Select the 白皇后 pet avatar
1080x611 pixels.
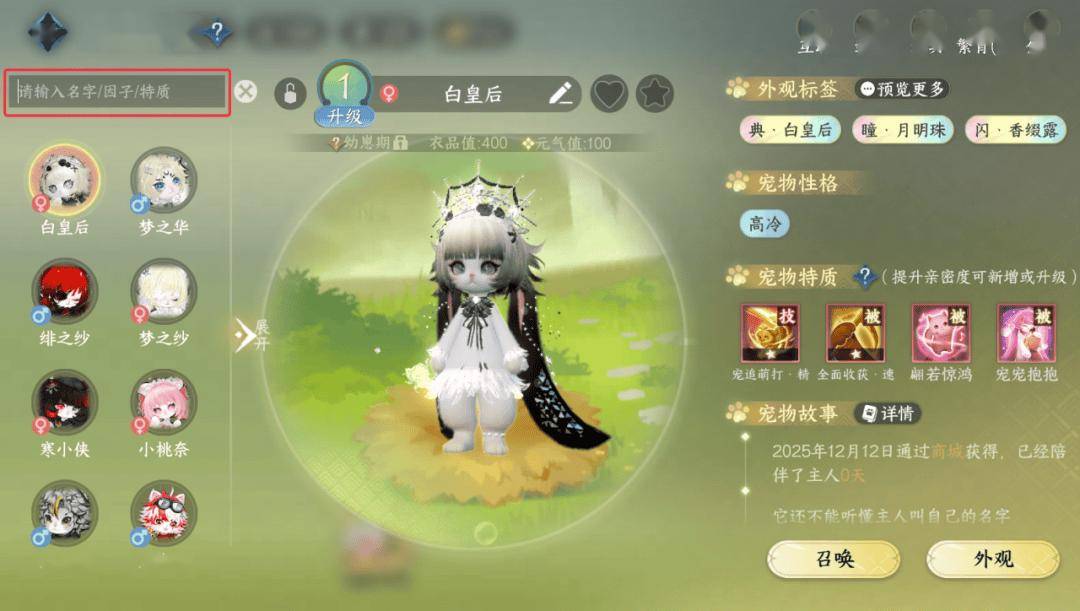(64, 180)
